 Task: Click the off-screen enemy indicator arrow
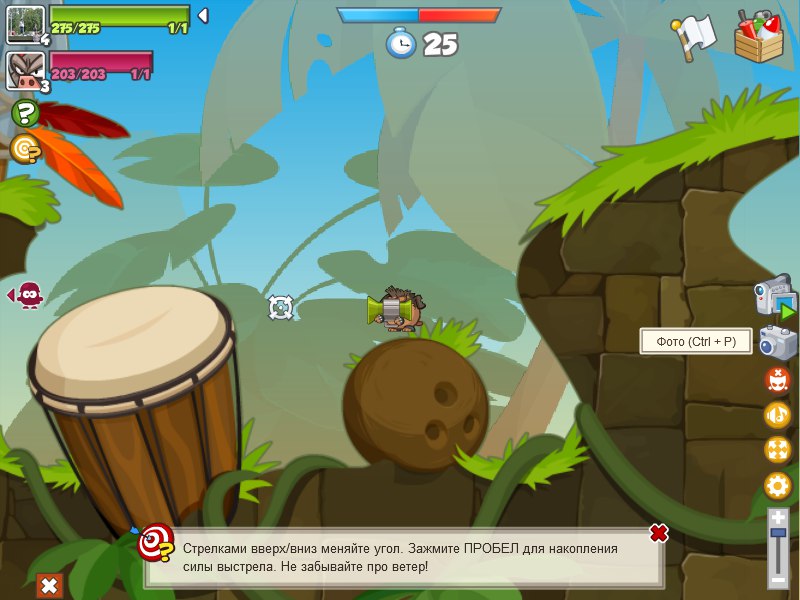pyautogui.click(x=26, y=295)
